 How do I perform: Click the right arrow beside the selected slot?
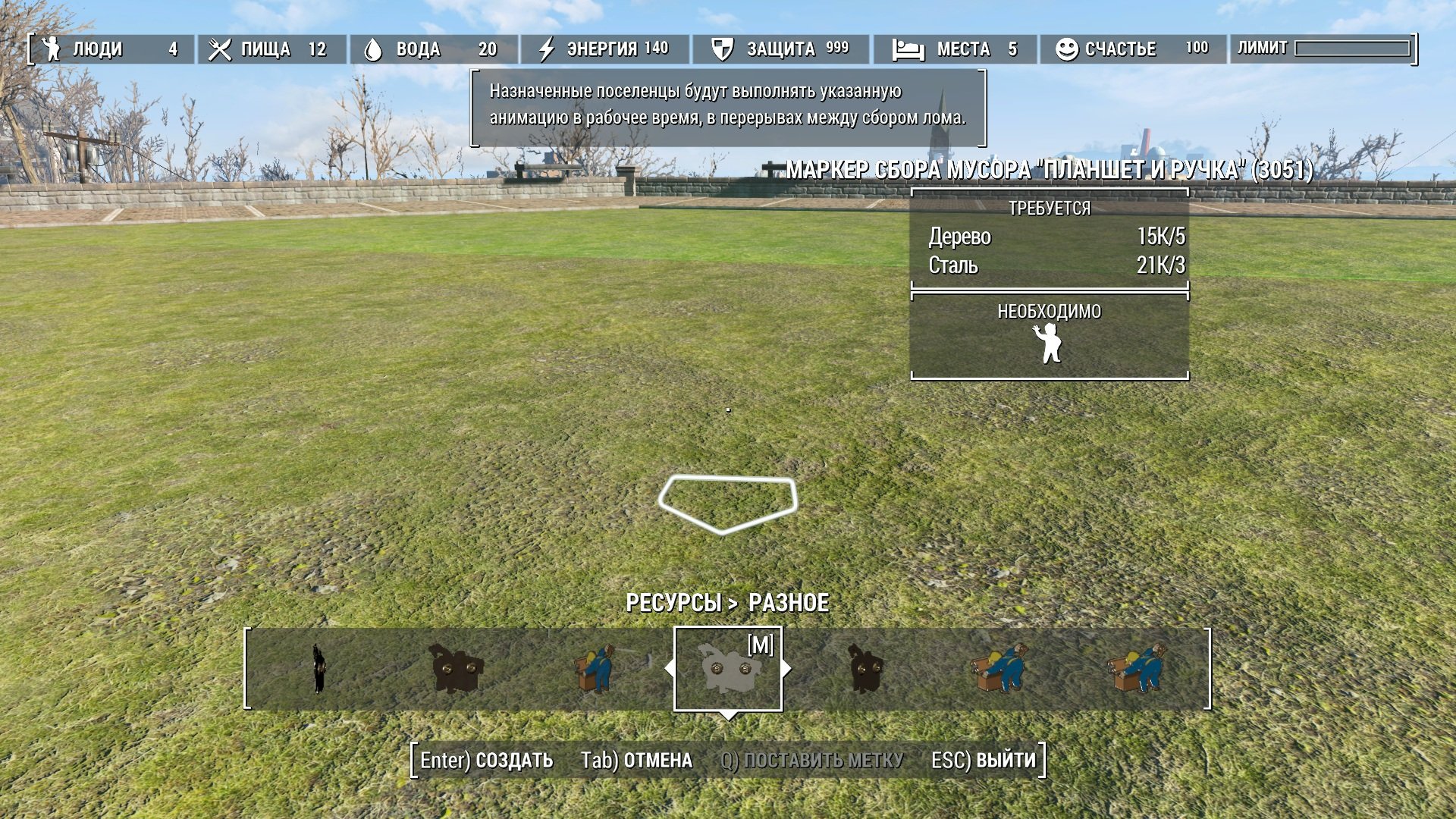pyautogui.click(x=787, y=669)
